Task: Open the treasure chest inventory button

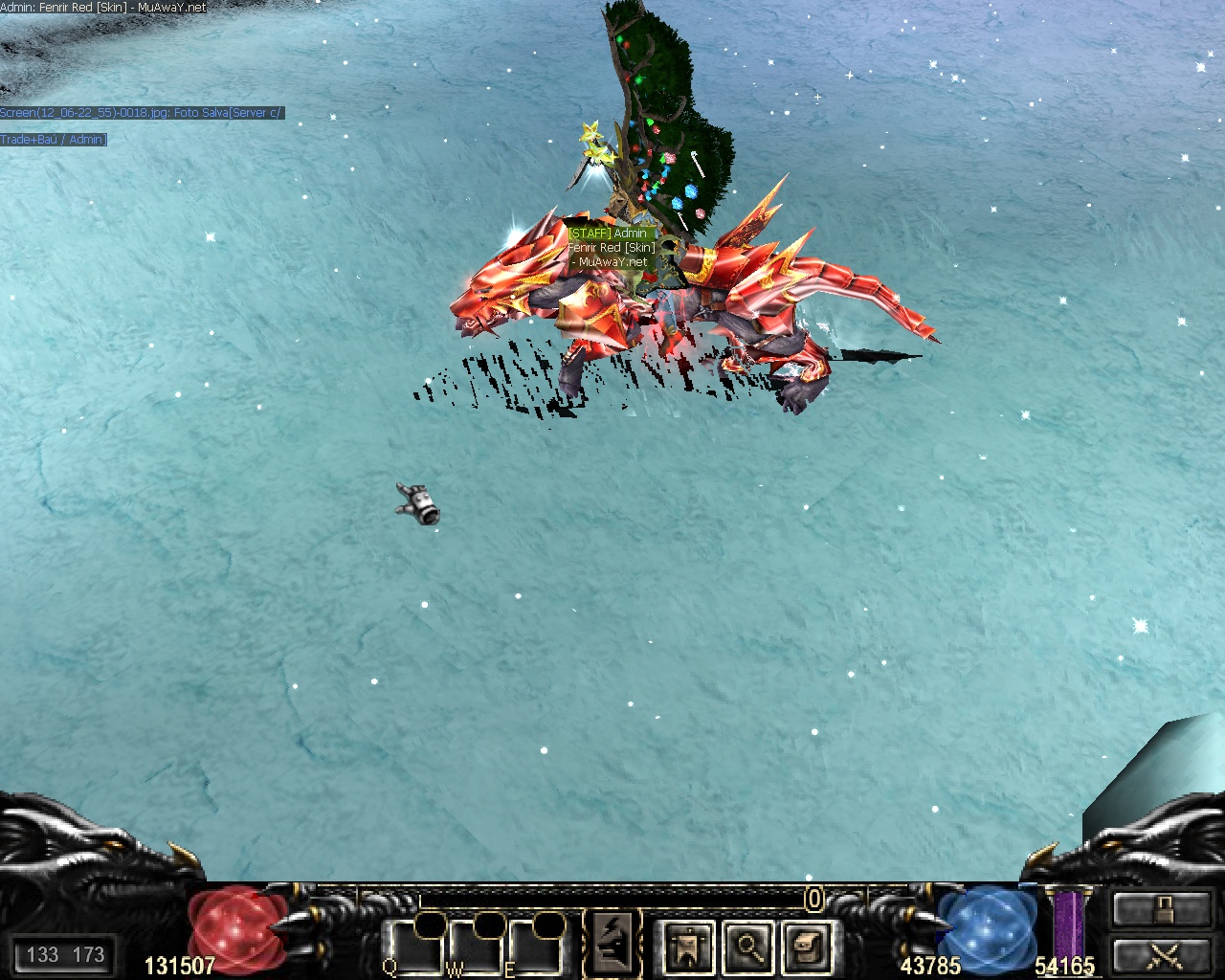Action: tap(808, 947)
